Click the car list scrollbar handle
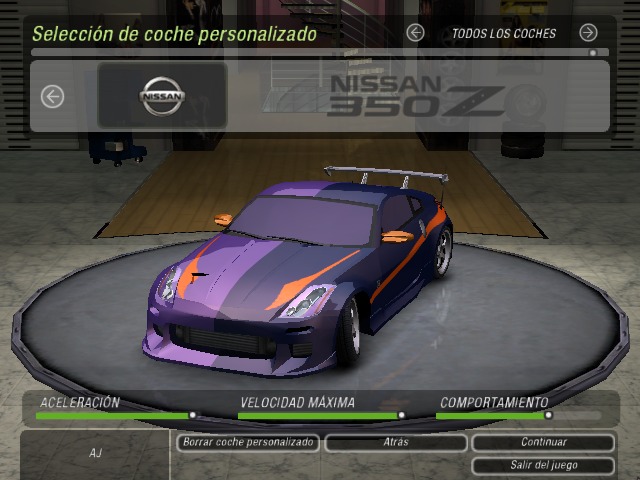Viewport: 640px width, 480px height. [x=593, y=52]
